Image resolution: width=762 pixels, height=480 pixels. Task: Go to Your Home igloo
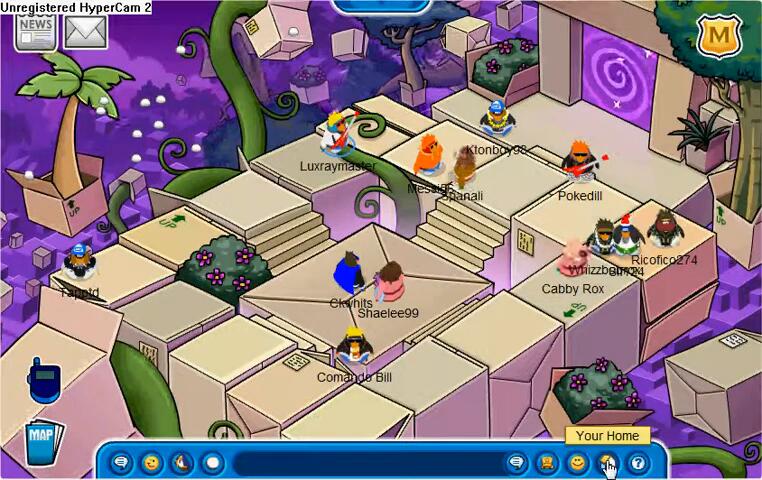coord(607,463)
